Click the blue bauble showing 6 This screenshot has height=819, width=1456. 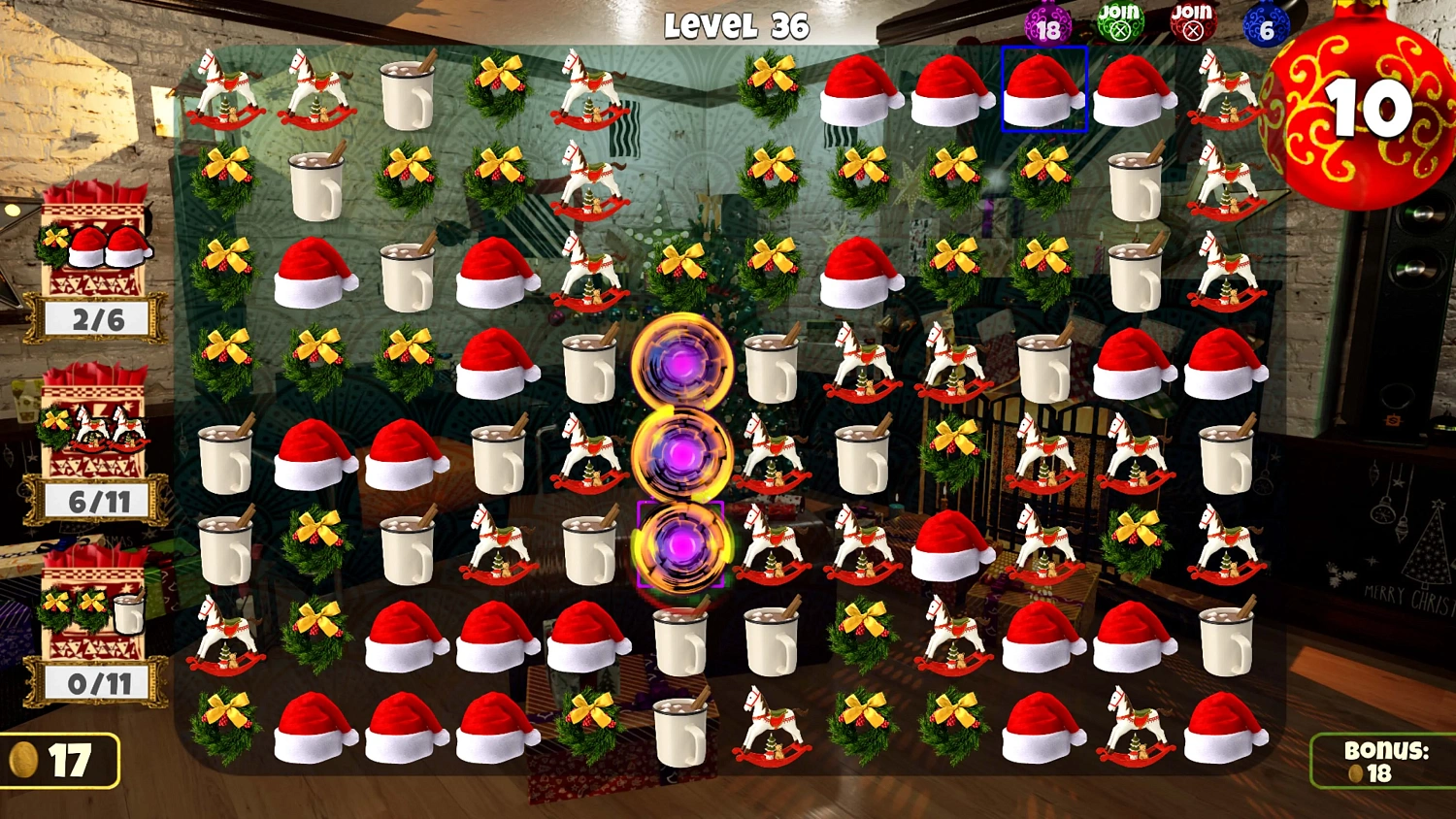pos(1265,25)
